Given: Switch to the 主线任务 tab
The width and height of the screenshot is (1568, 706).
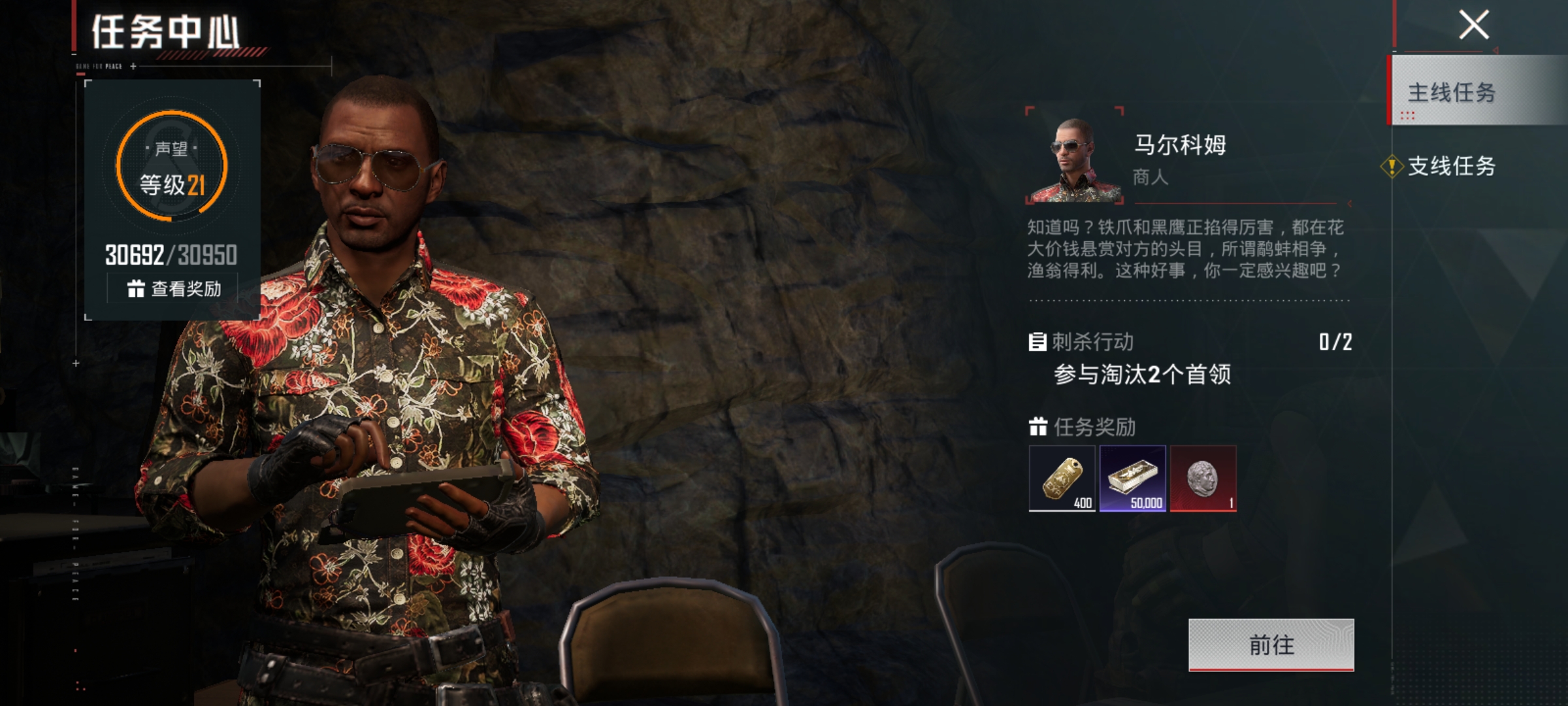Looking at the screenshot, I should click(1452, 92).
